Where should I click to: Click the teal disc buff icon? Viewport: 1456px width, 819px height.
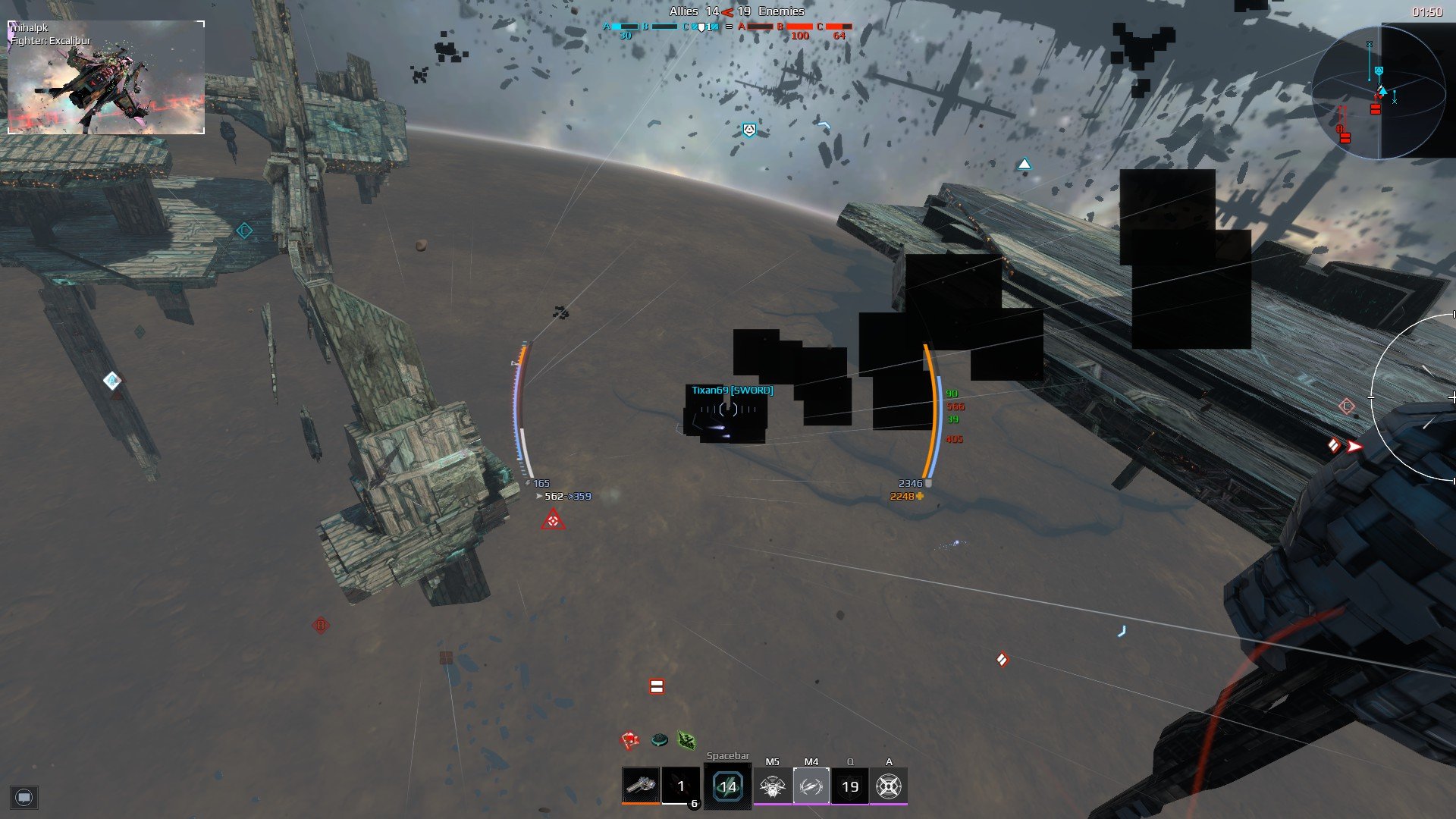click(659, 739)
